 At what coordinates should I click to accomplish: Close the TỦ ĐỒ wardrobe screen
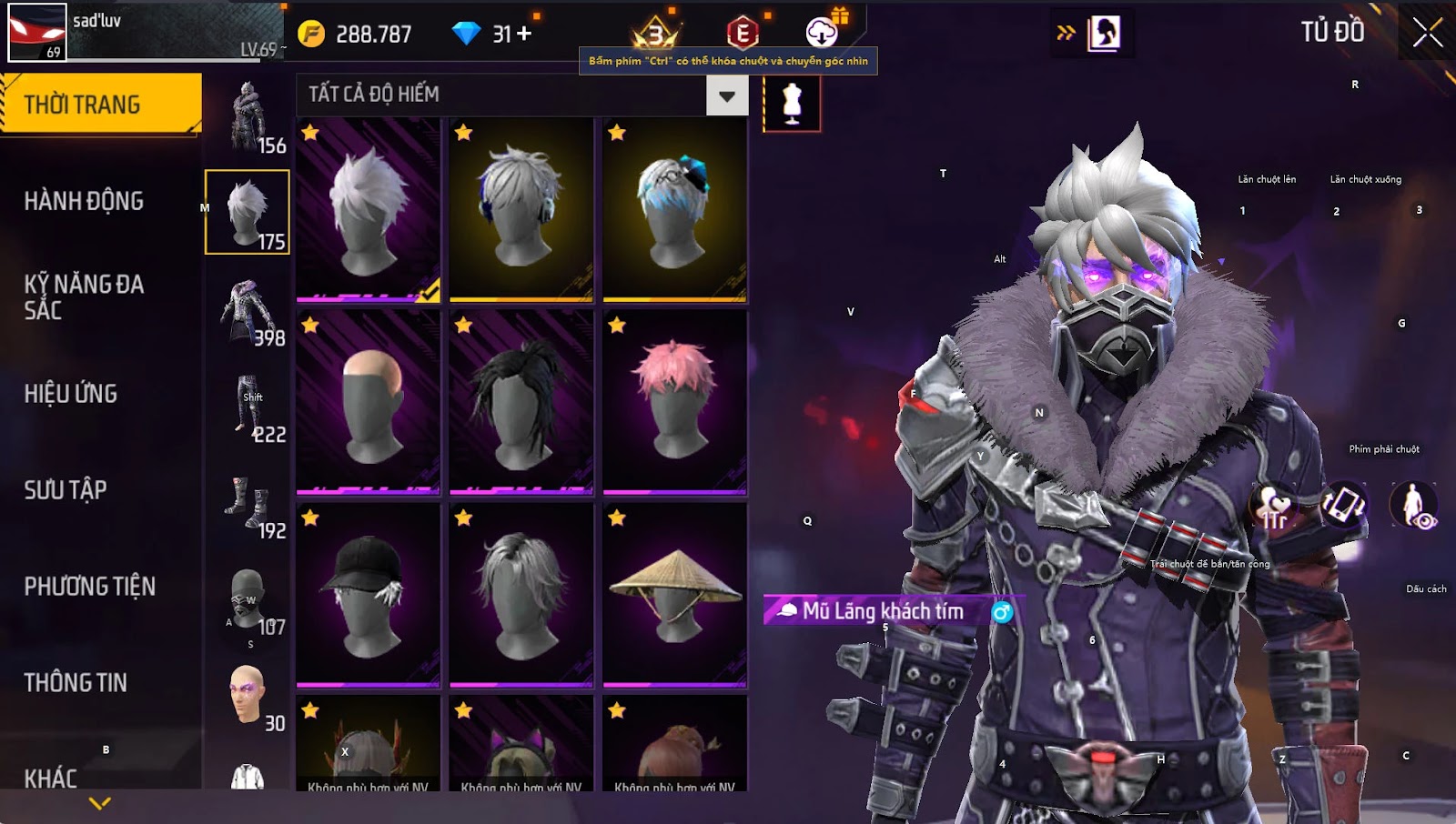tap(1427, 33)
